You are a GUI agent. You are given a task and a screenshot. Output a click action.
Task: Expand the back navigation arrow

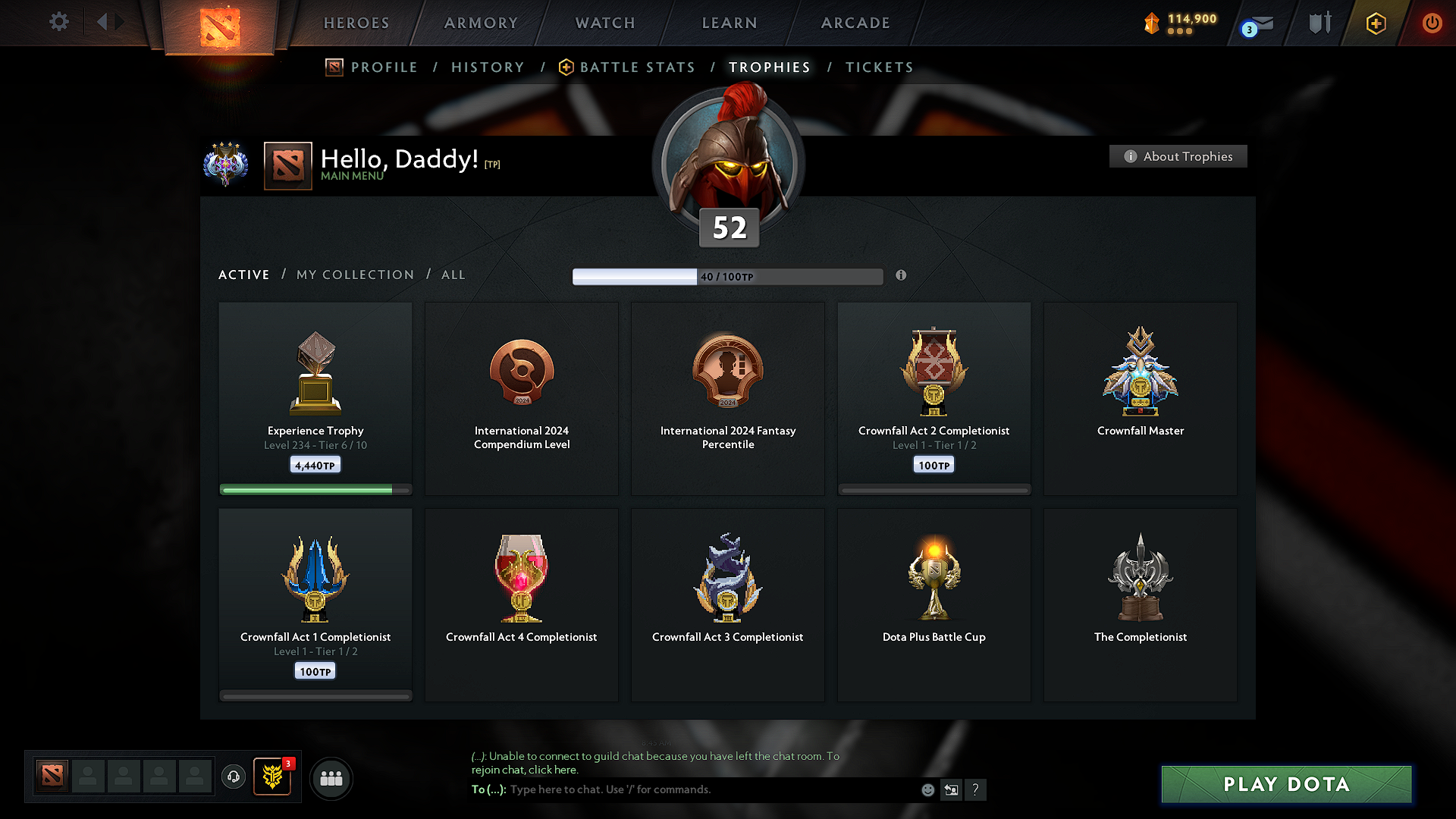[x=104, y=22]
